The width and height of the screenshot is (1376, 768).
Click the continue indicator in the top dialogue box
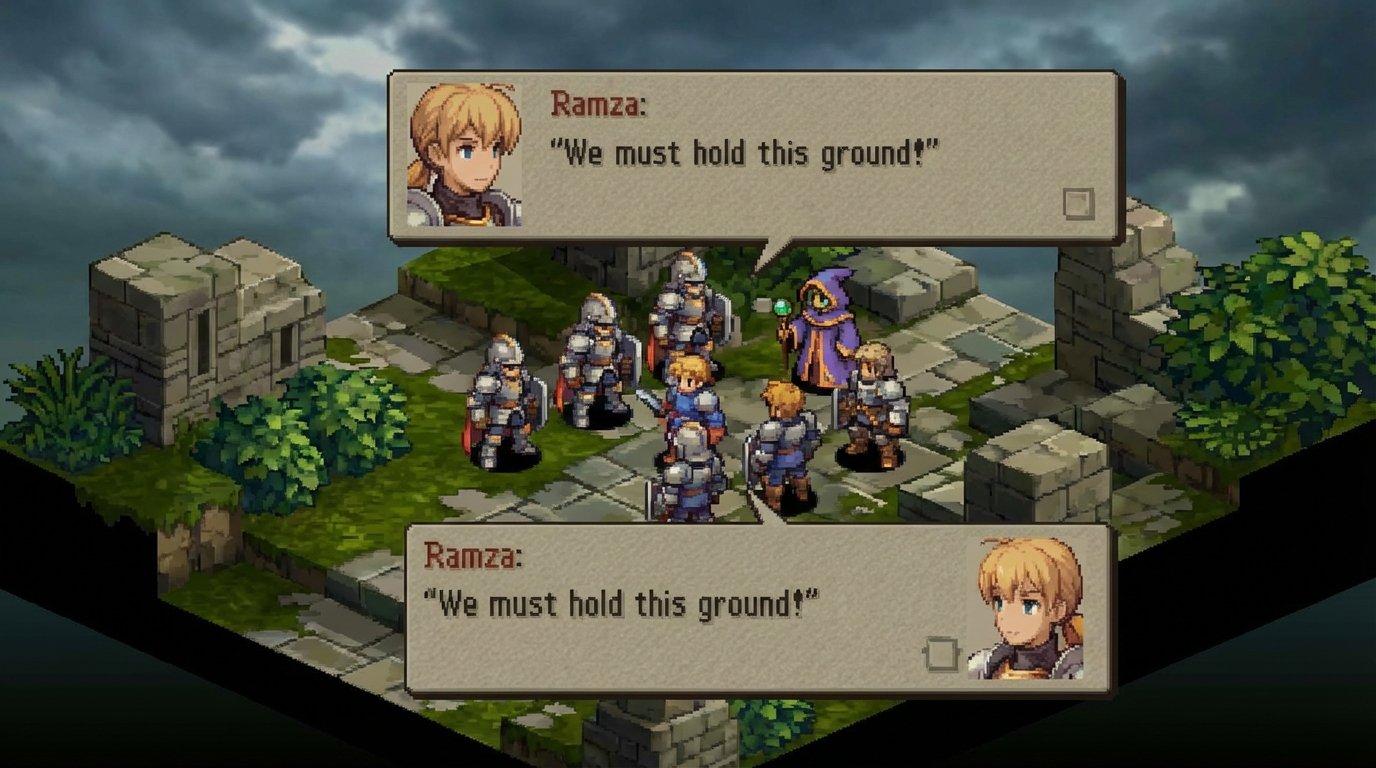[1079, 204]
